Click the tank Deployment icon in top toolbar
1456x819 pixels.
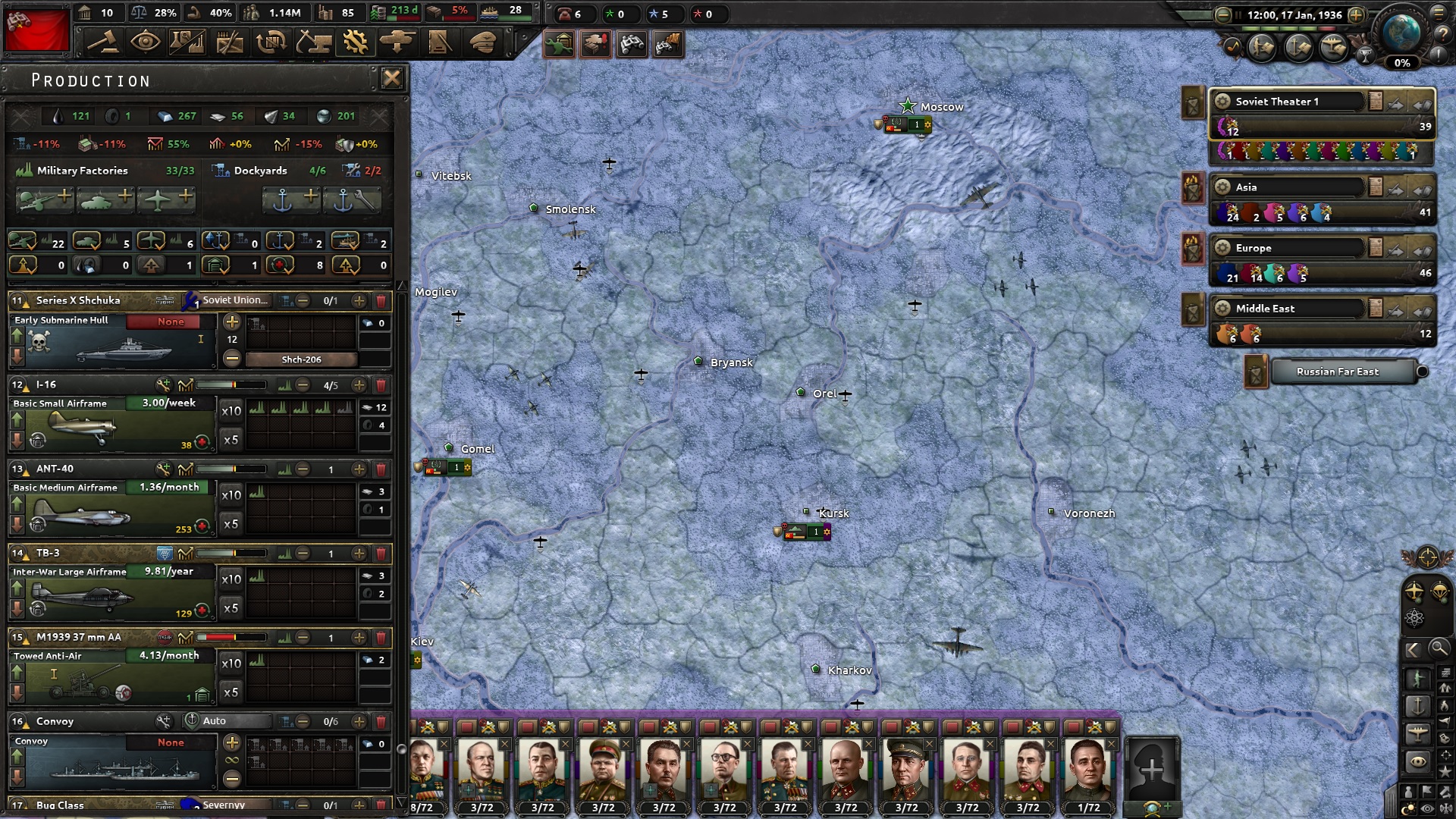pos(397,42)
